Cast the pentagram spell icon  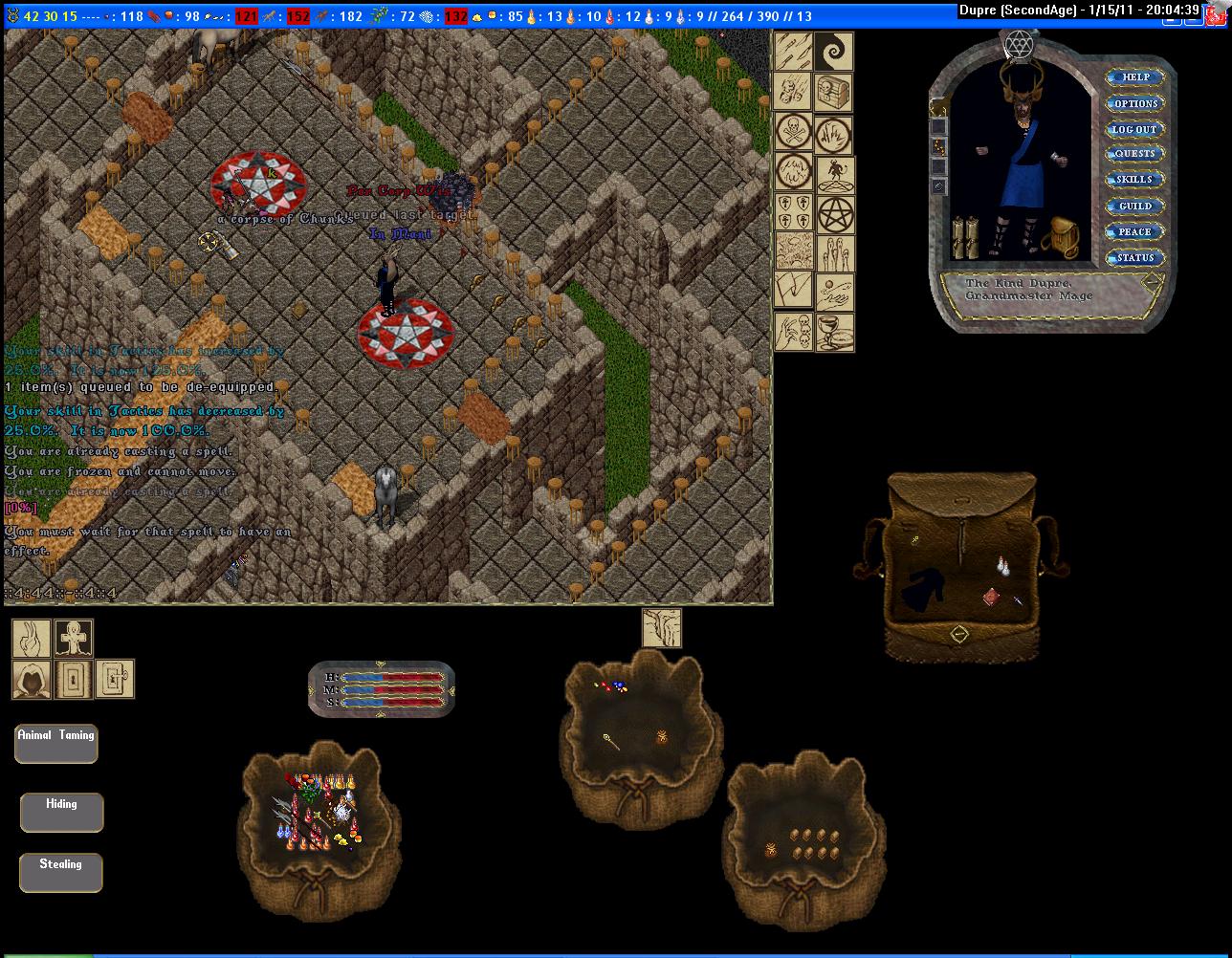(834, 215)
